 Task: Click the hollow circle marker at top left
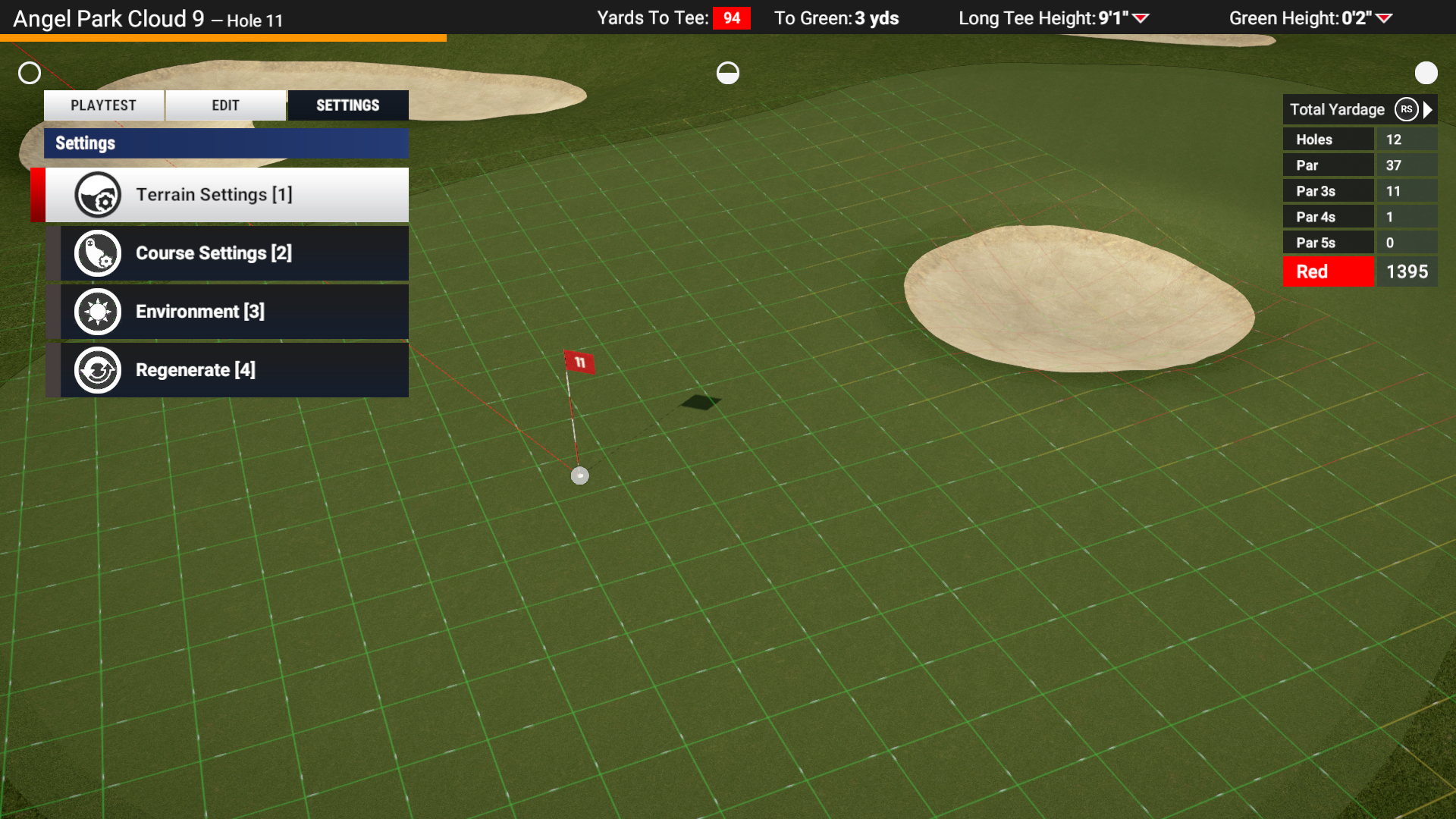pos(30,73)
